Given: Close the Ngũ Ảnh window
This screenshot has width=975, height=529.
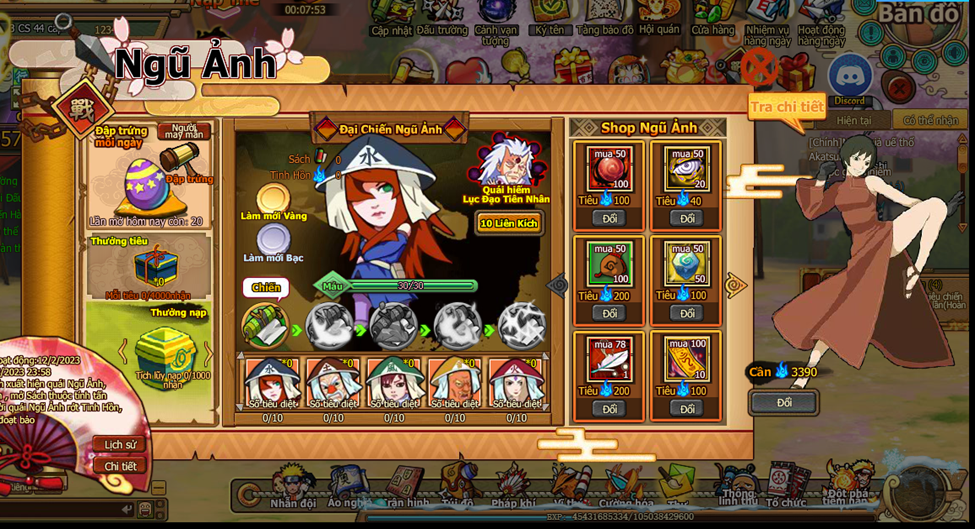Looking at the screenshot, I should pos(759,67).
